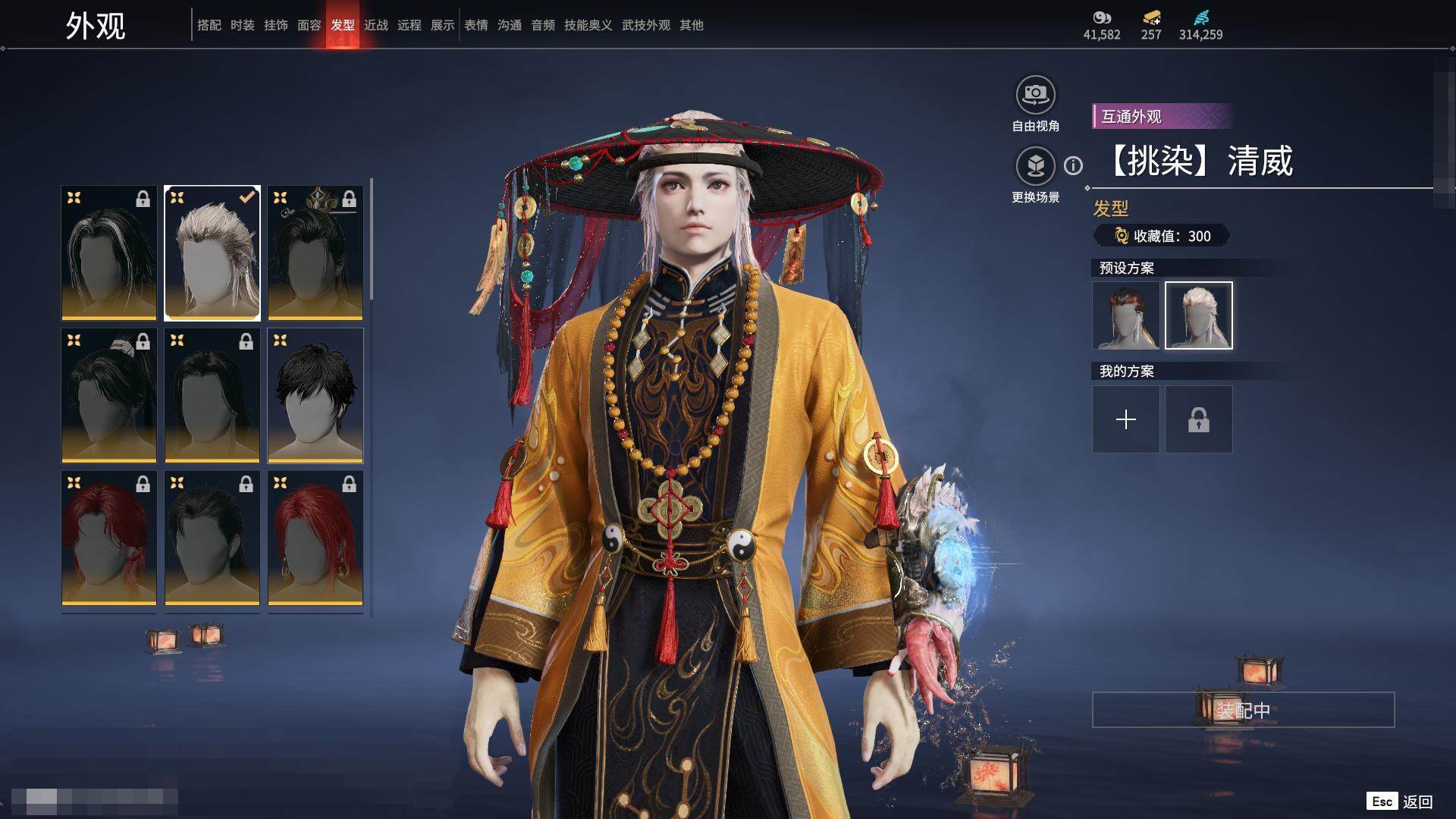Image resolution: width=1456 pixels, height=819 pixels.
Task: Open the 武技外观 tab
Action: coord(645,25)
